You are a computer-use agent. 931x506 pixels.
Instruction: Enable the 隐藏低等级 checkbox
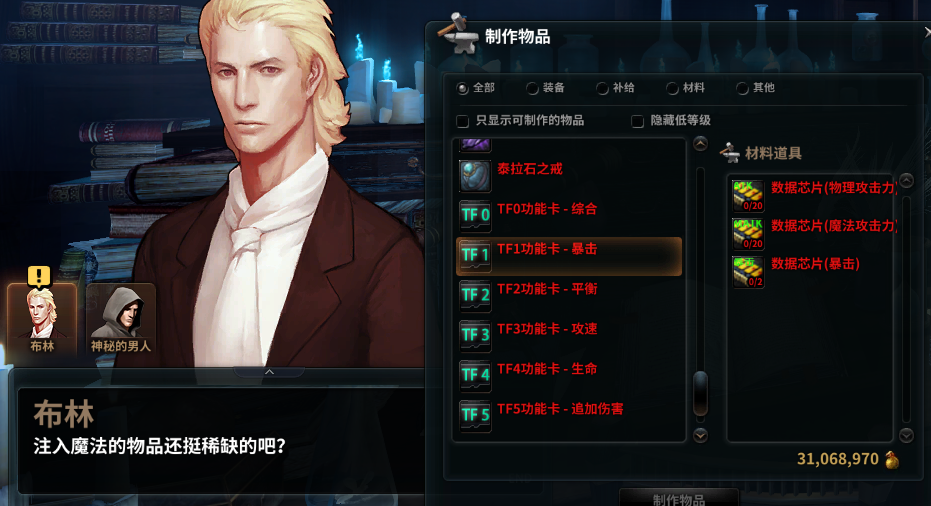pyautogui.click(x=638, y=121)
